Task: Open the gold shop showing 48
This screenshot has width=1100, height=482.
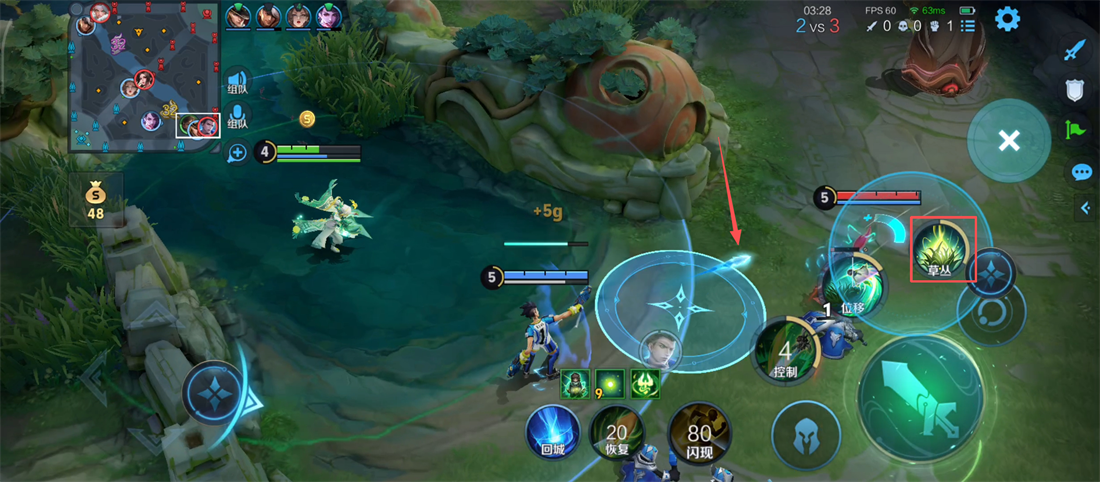Action: coord(96,198)
